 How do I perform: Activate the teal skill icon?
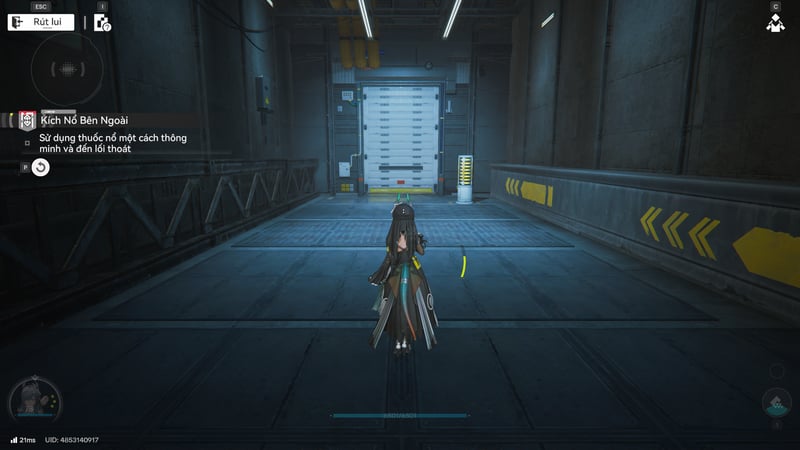[776, 405]
